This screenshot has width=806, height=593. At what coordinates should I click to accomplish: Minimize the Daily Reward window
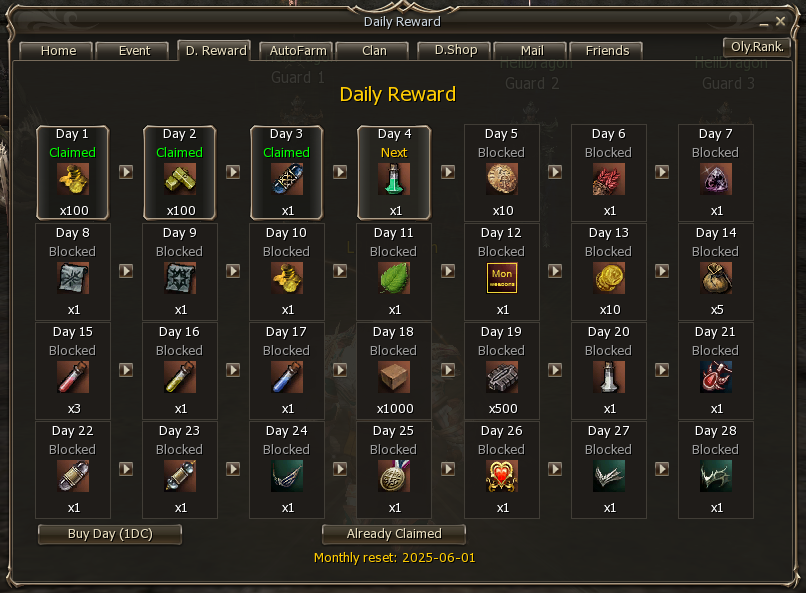coord(767,21)
